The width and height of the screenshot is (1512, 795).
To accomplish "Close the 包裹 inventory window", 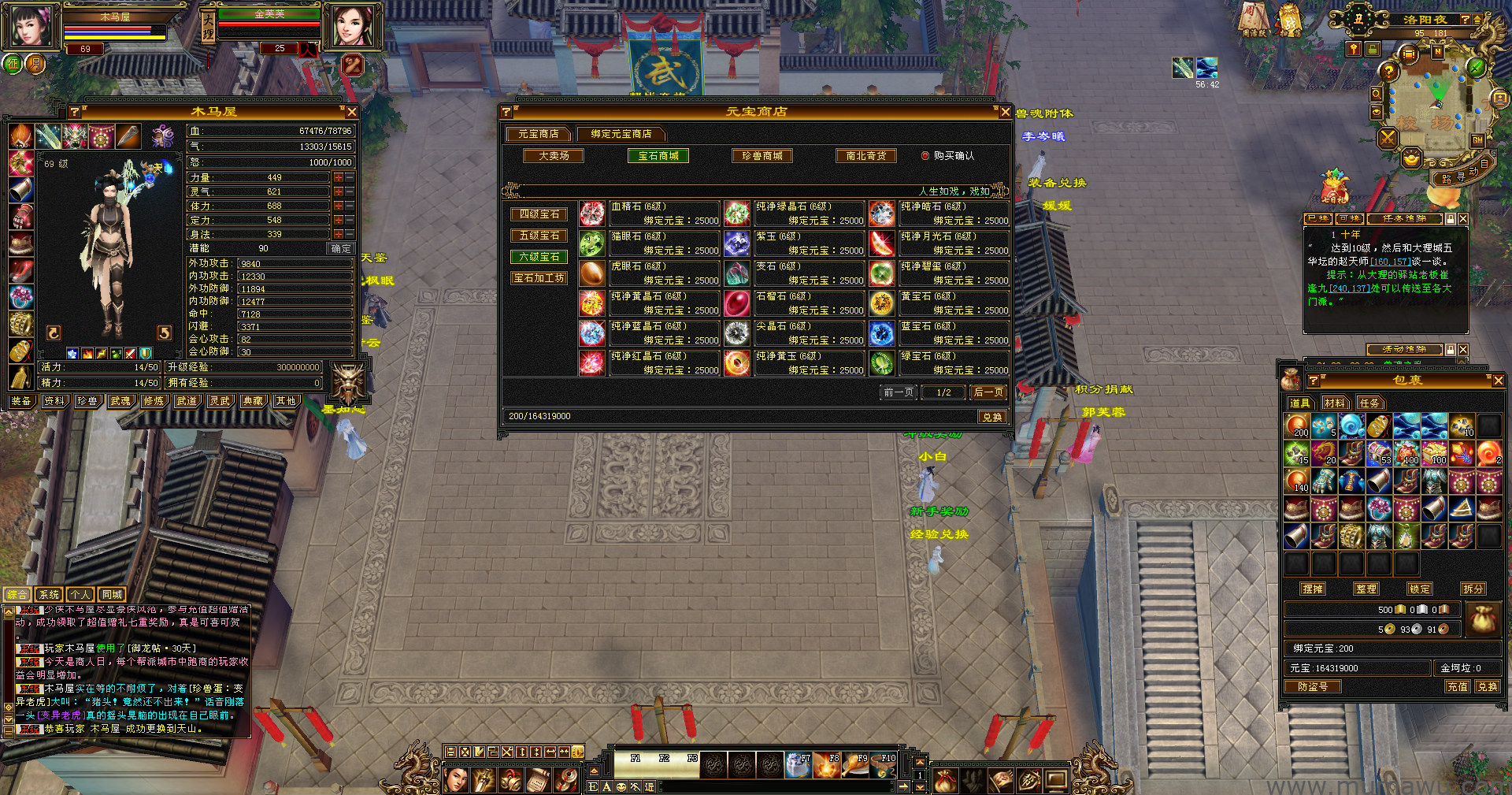I will click(1498, 381).
